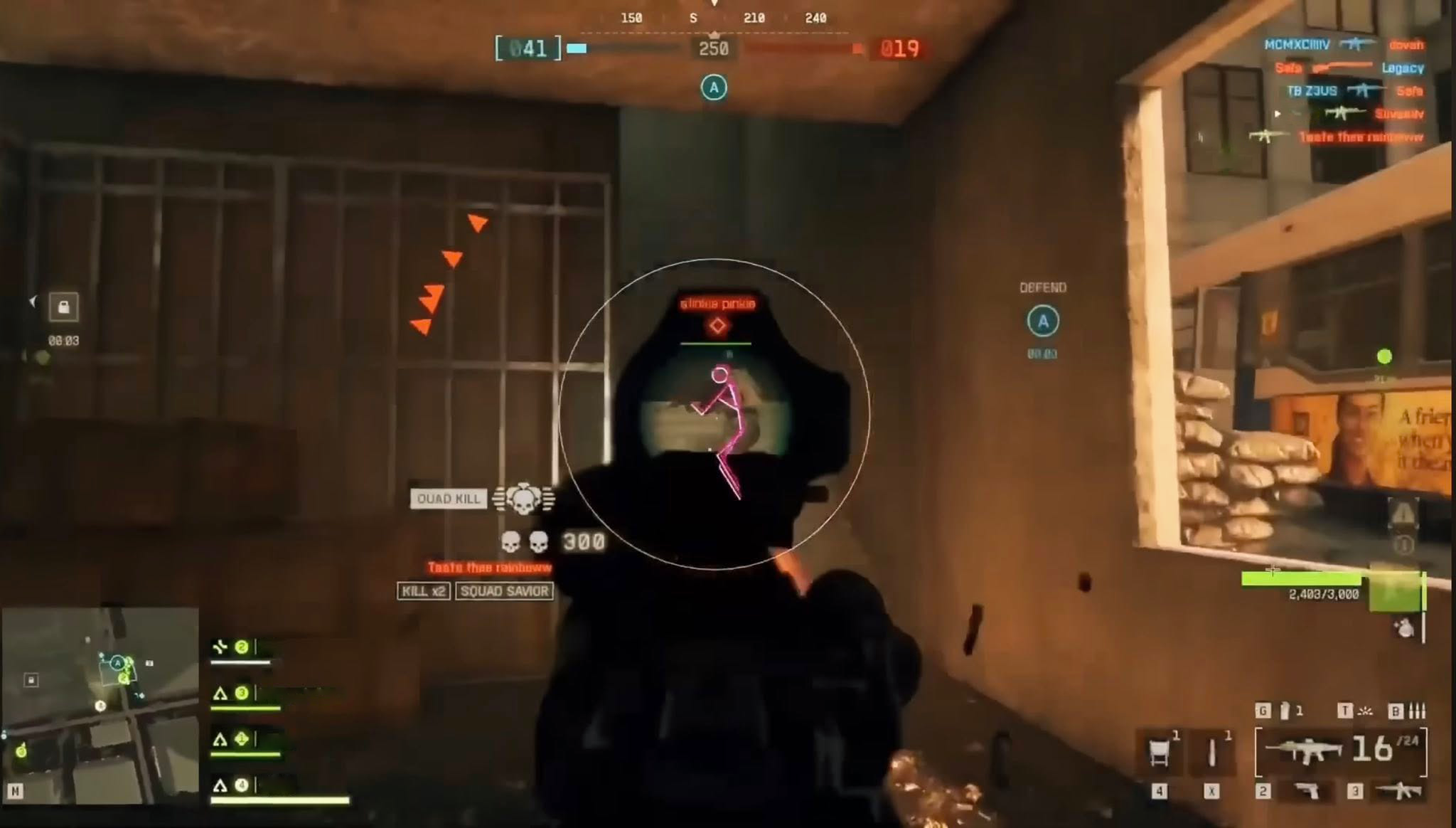Click the SQUAD SAVIOR label
This screenshot has width=1456, height=828.
pyautogui.click(x=505, y=592)
